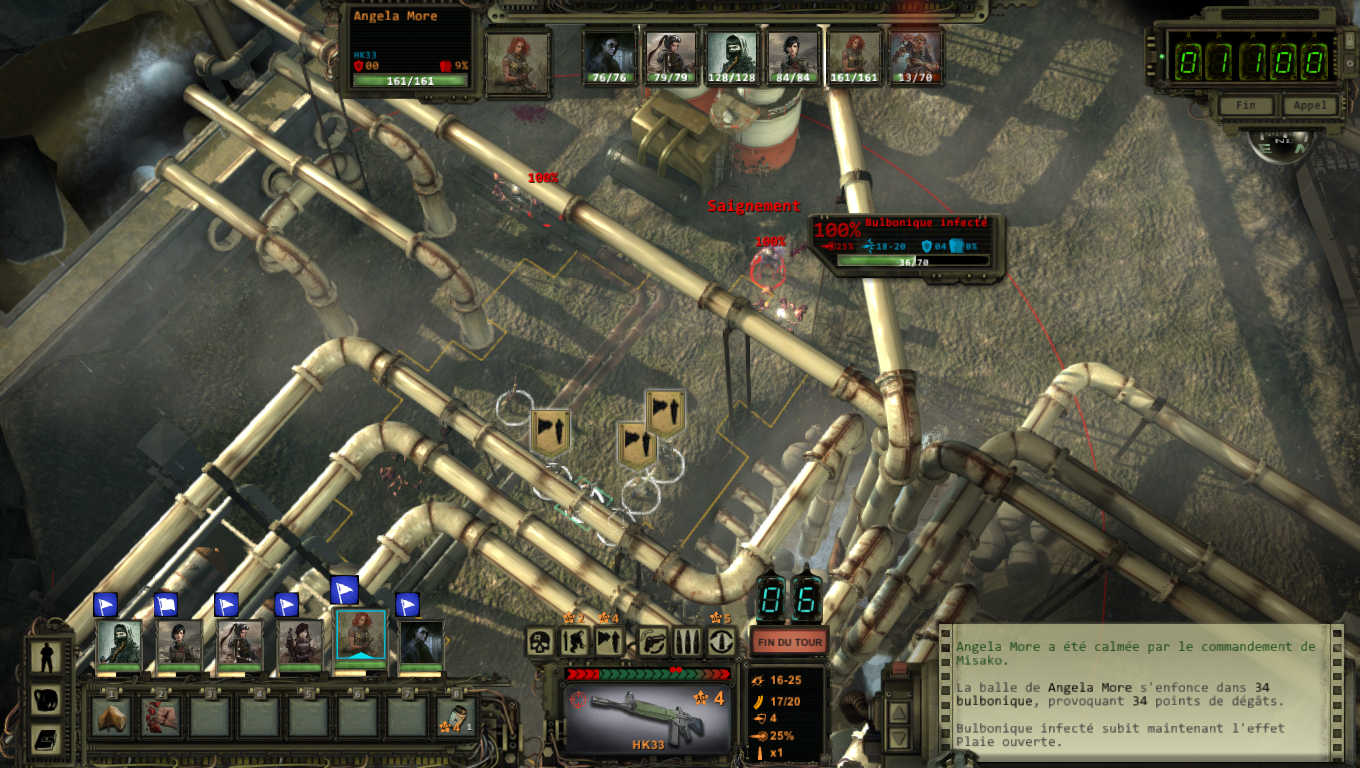This screenshot has width=1360, height=768.
Task: Select the masked ranger squad portrait
Action: (x=119, y=643)
